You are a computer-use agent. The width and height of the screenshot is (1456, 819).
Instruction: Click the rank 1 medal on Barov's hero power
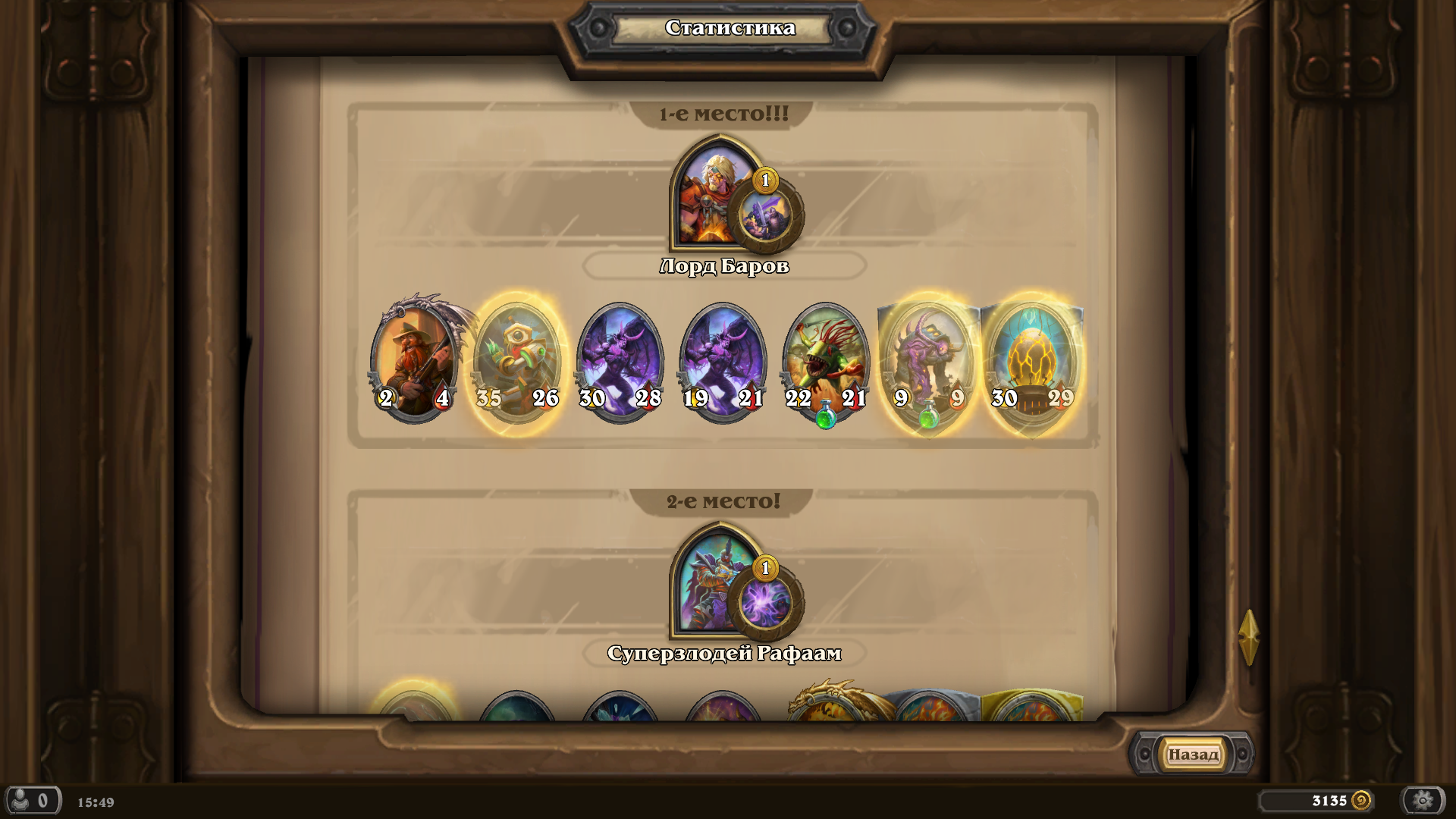(x=767, y=180)
